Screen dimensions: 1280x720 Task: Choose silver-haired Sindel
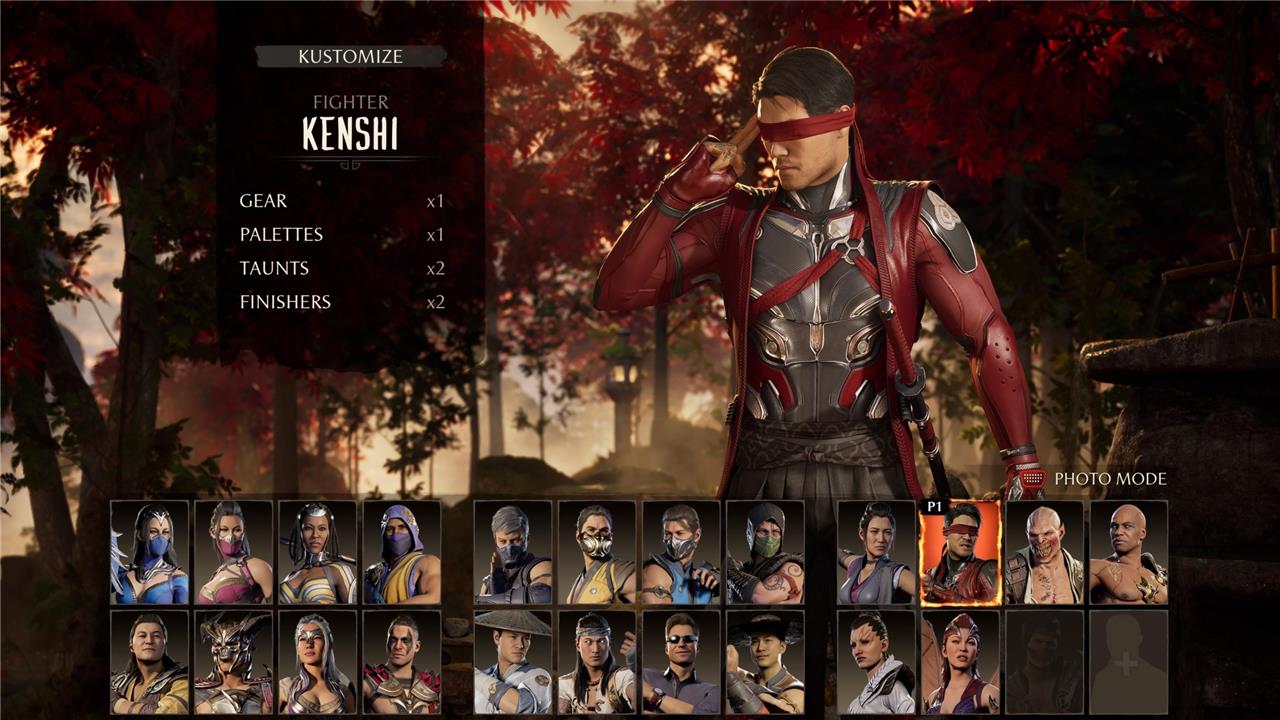[317, 662]
